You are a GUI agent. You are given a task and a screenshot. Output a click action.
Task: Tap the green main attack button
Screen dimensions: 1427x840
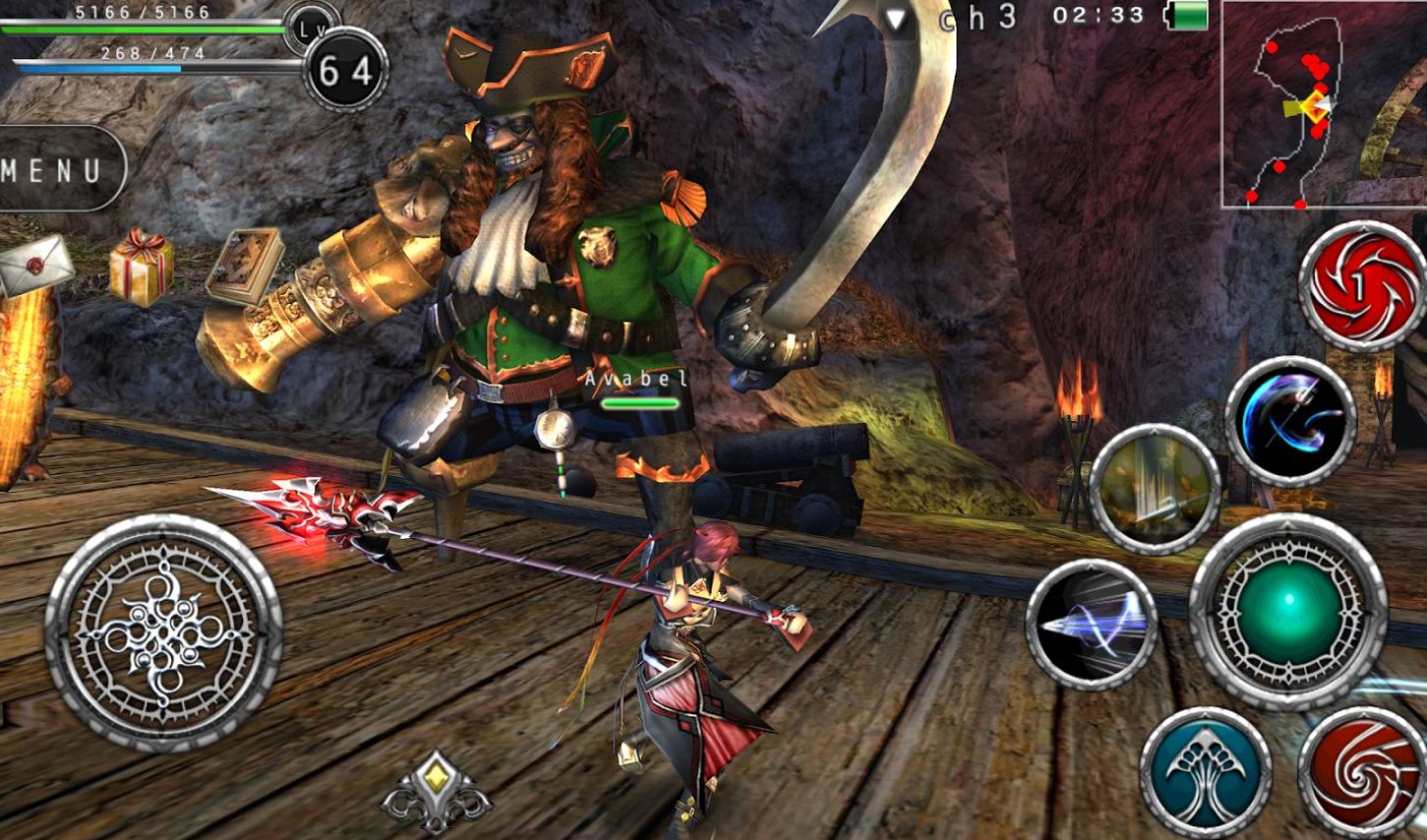click(x=1289, y=611)
